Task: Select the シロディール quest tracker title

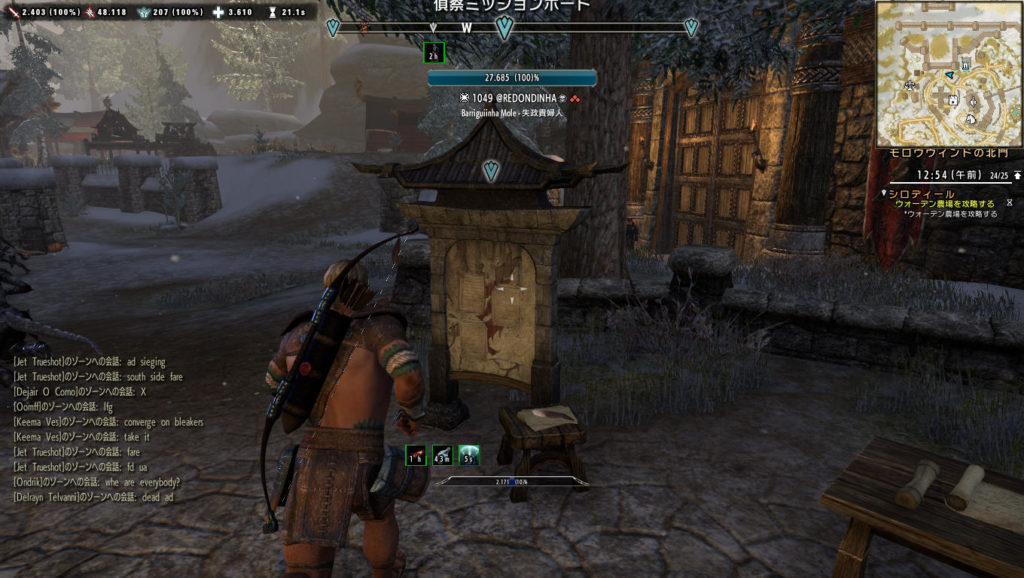Action: 922,194
